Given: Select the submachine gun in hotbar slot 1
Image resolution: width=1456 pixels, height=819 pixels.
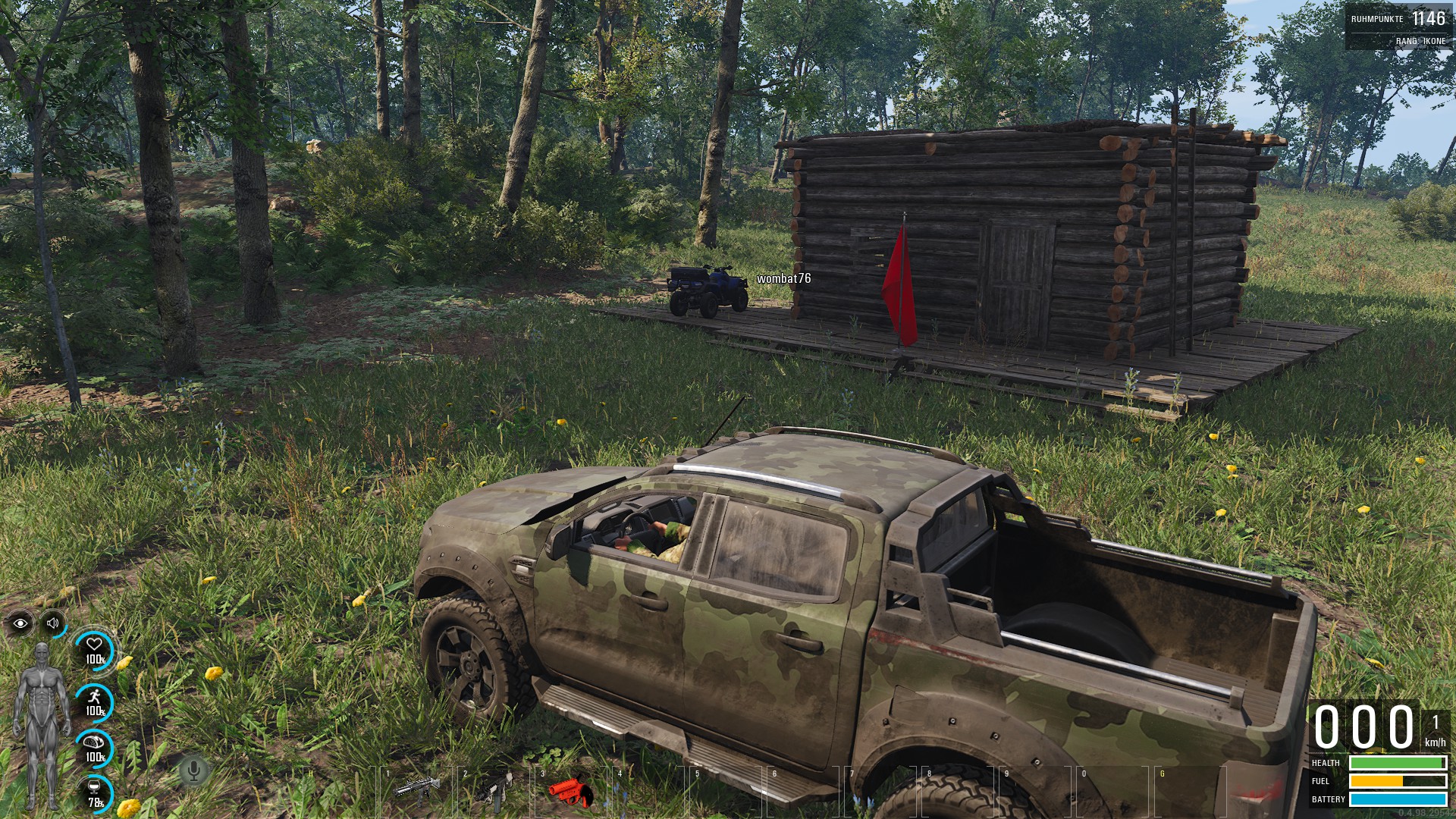Looking at the screenshot, I should 416,790.
